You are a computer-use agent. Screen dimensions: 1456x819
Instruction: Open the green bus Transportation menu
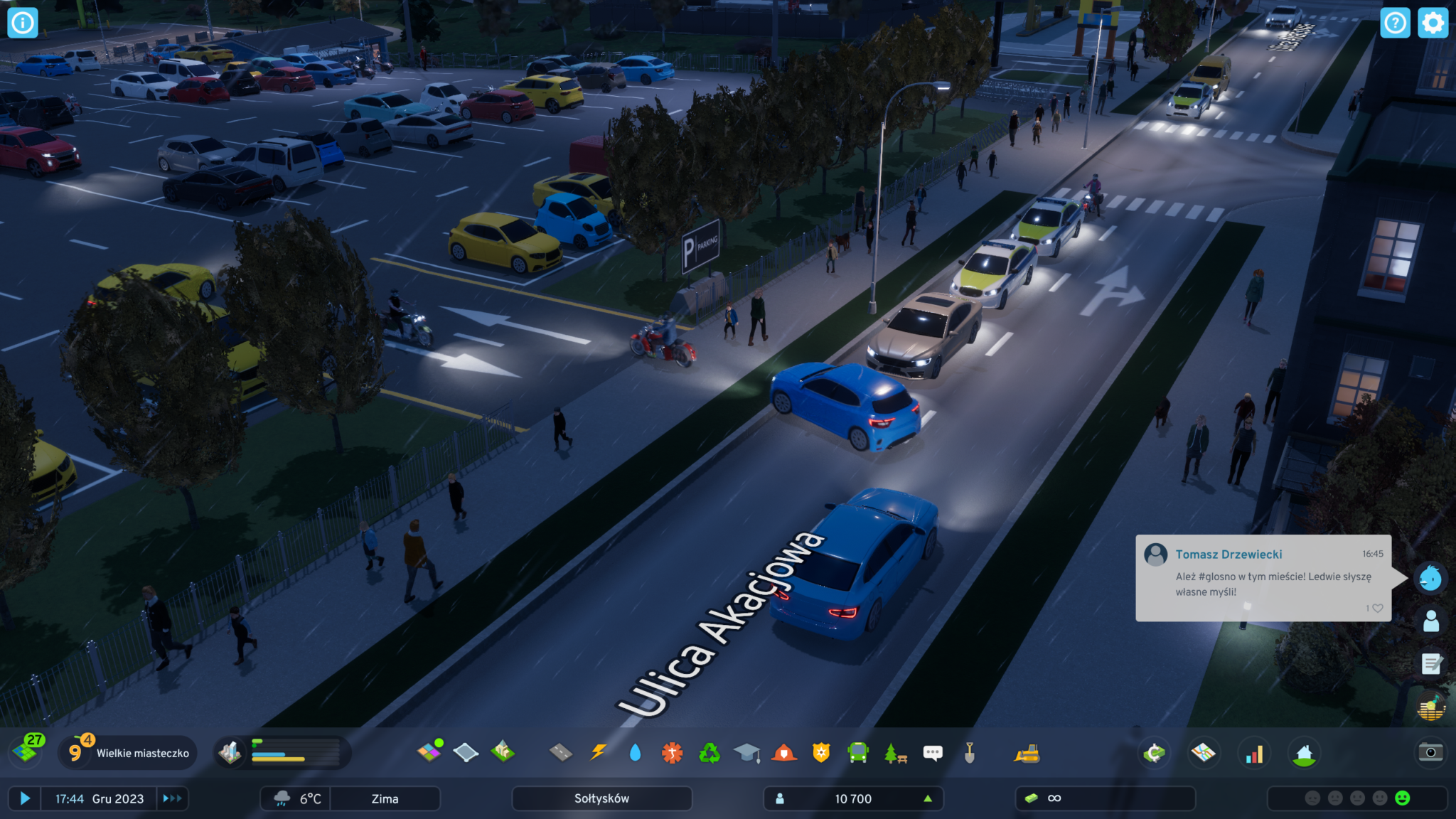pos(858,752)
